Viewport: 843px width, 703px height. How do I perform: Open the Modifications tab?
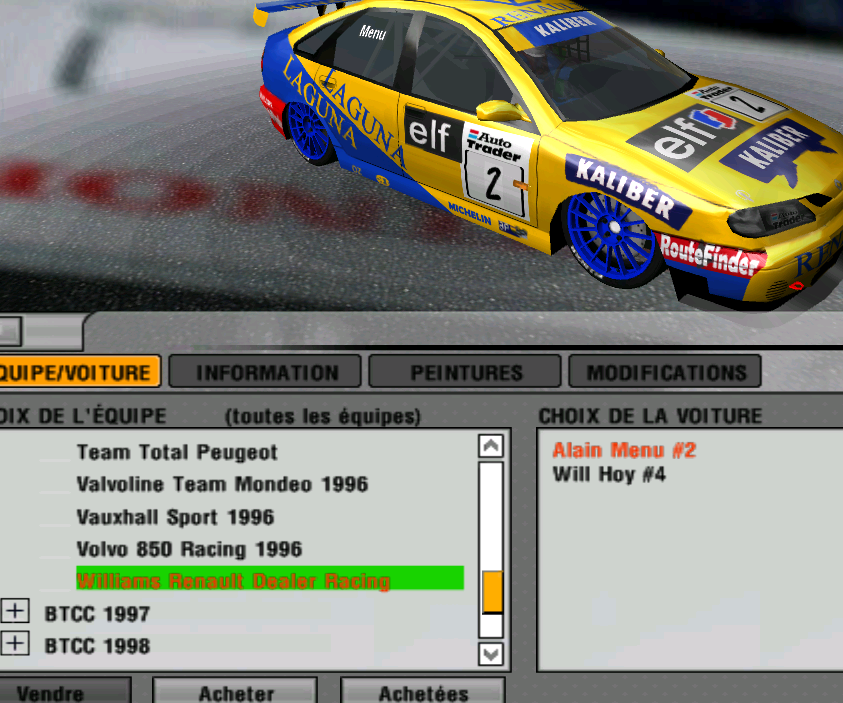(x=666, y=373)
